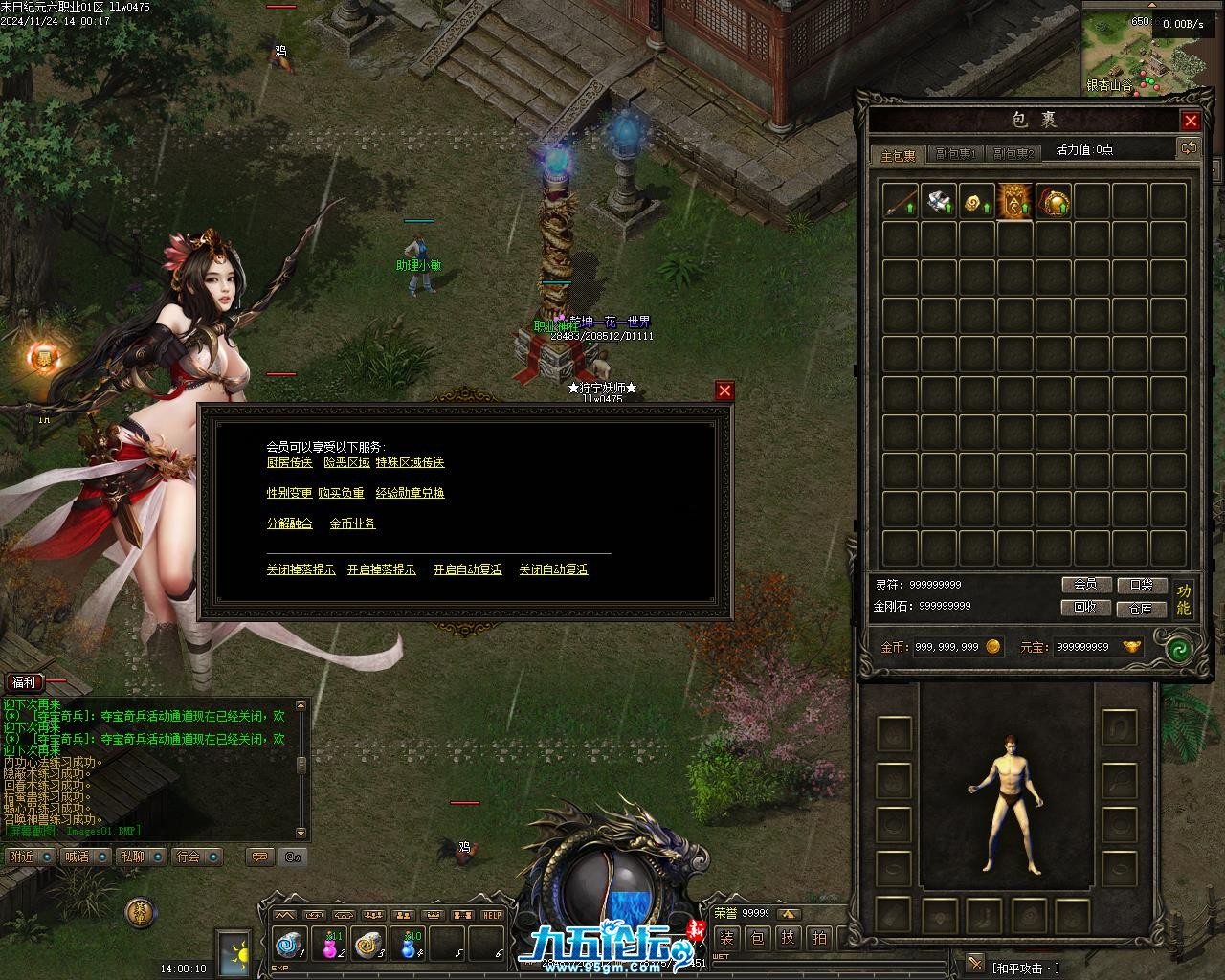The width and height of the screenshot is (1225, 980).
Task: Switch to the 副包裹2 bag tab
Action: 1013,154
